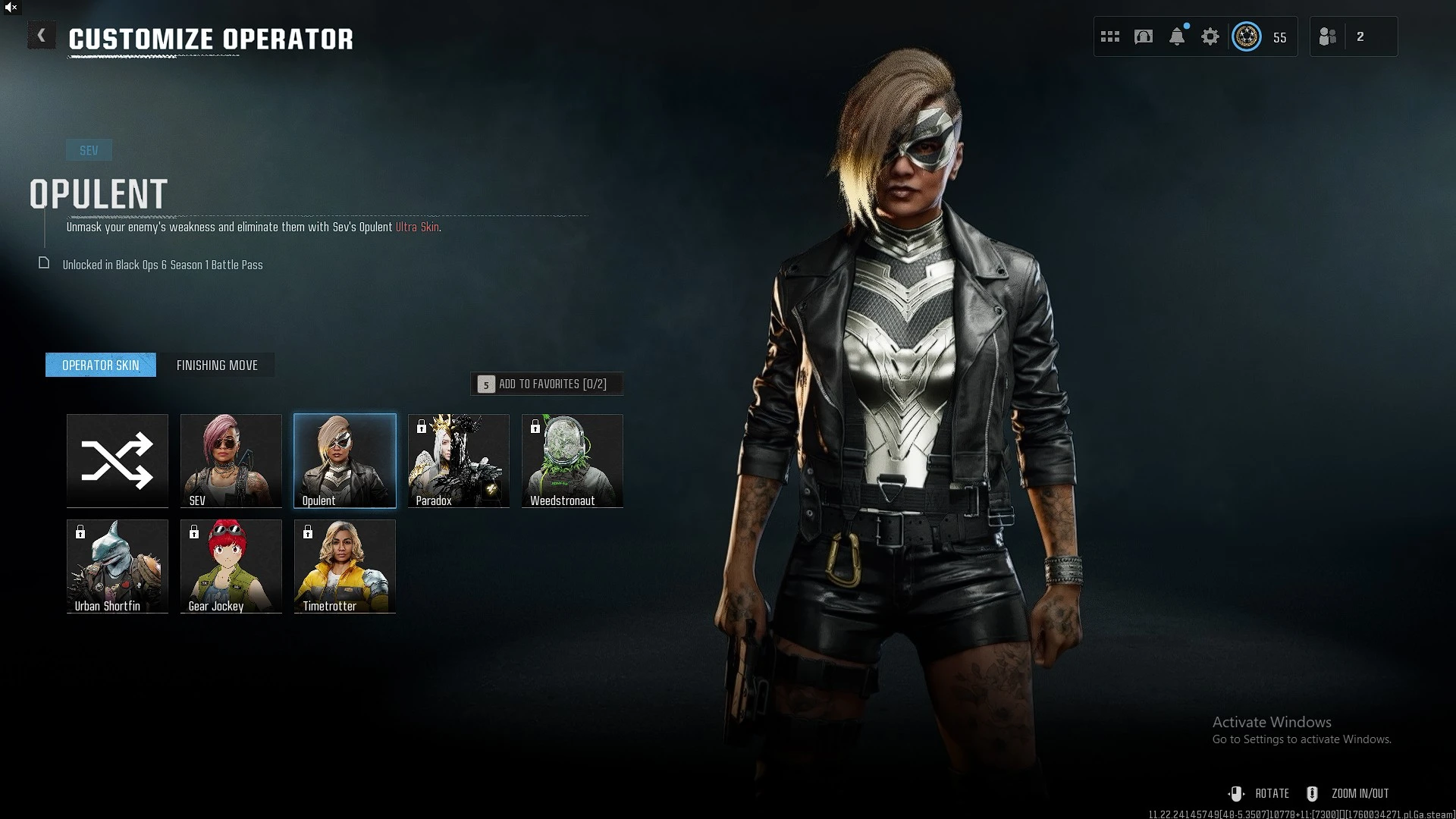Open settings via the gear icon
This screenshot has height=819, width=1456.
(x=1210, y=36)
